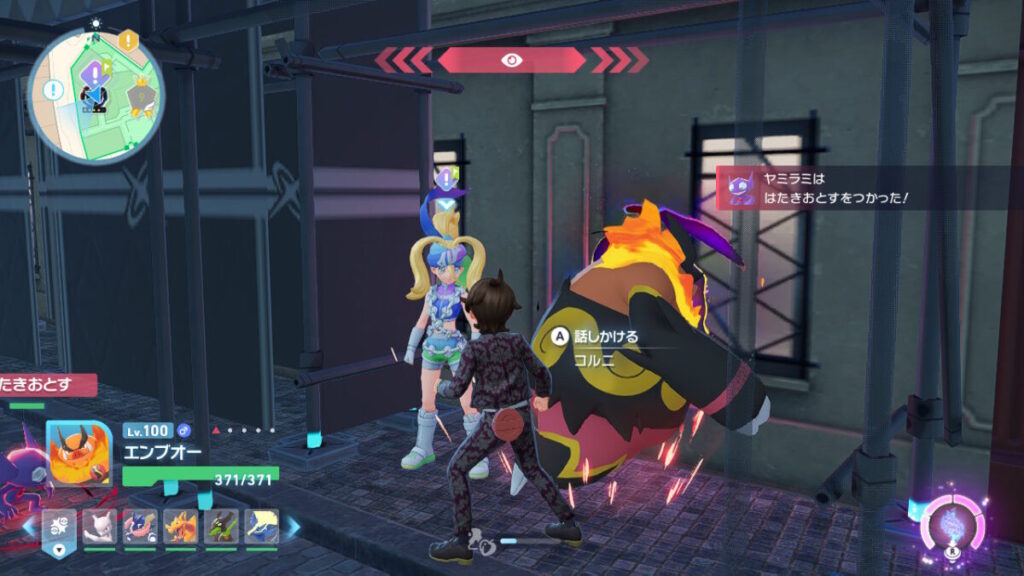Switch to Charizard in the party bar
Image resolution: width=1024 pixels, height=576 pixels.
pos(180,526)
